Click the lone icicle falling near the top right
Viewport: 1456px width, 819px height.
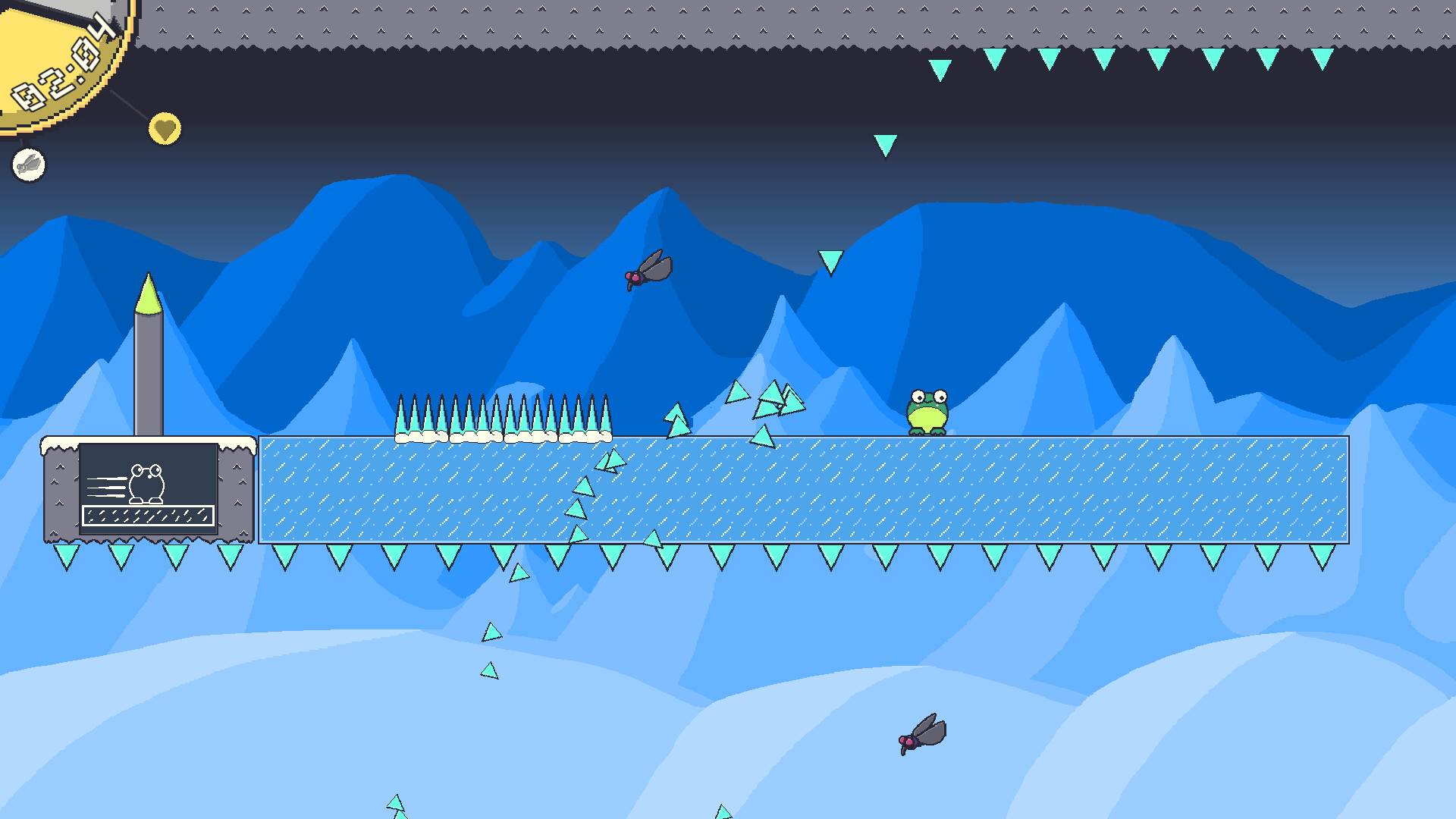pos(885,144)
